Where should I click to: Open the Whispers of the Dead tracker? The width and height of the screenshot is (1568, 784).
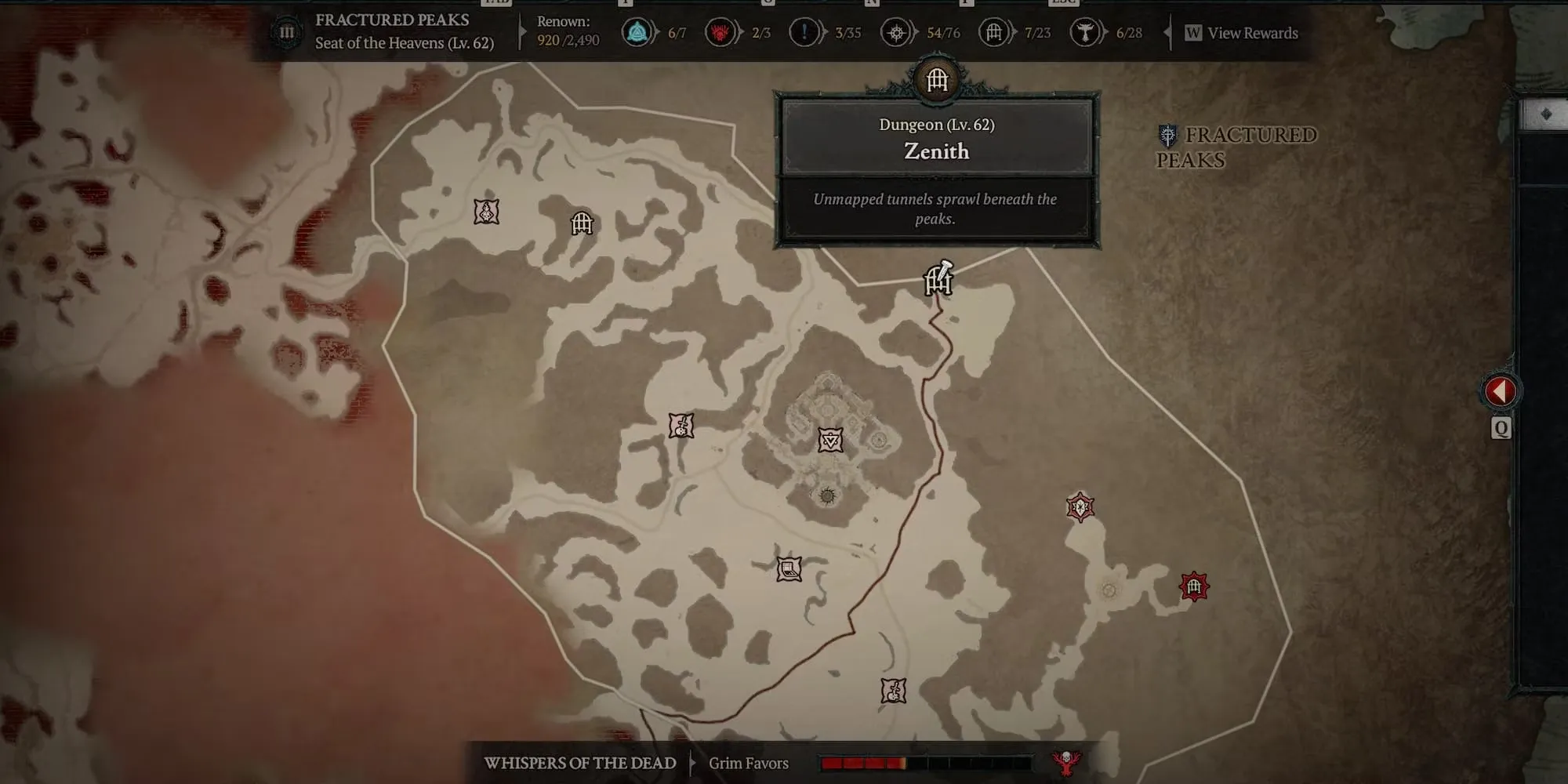pyautogui.click(x=580, y=763)
